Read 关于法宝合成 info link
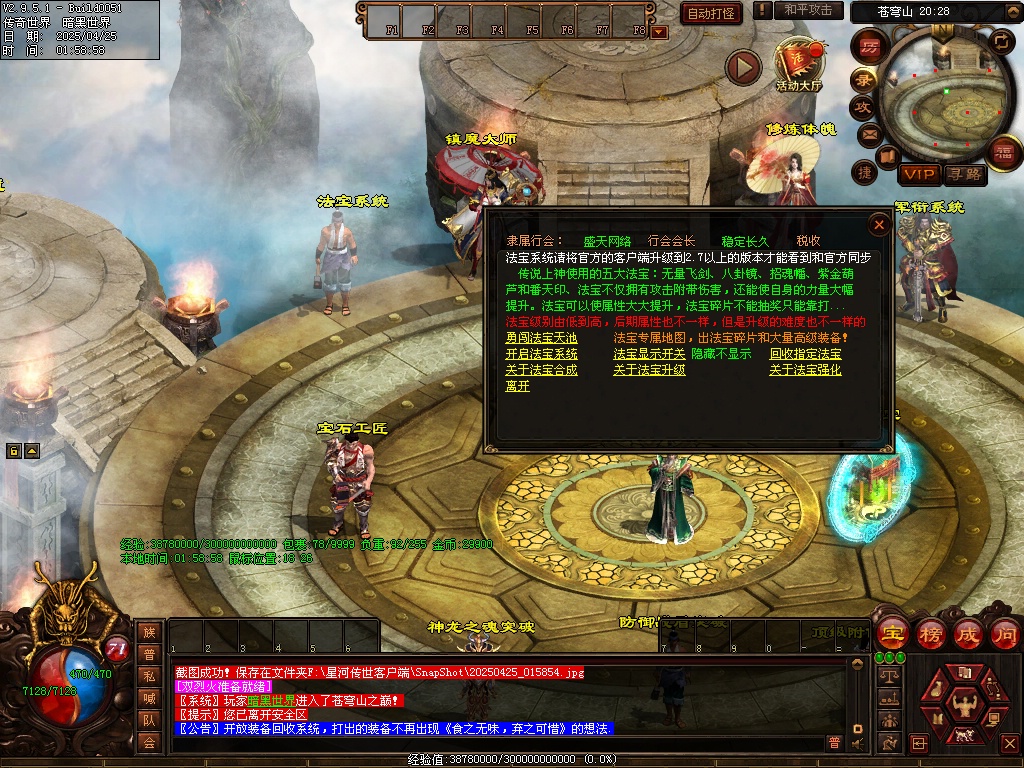Viewport: 1024px width, 768px height. (541, 370)
